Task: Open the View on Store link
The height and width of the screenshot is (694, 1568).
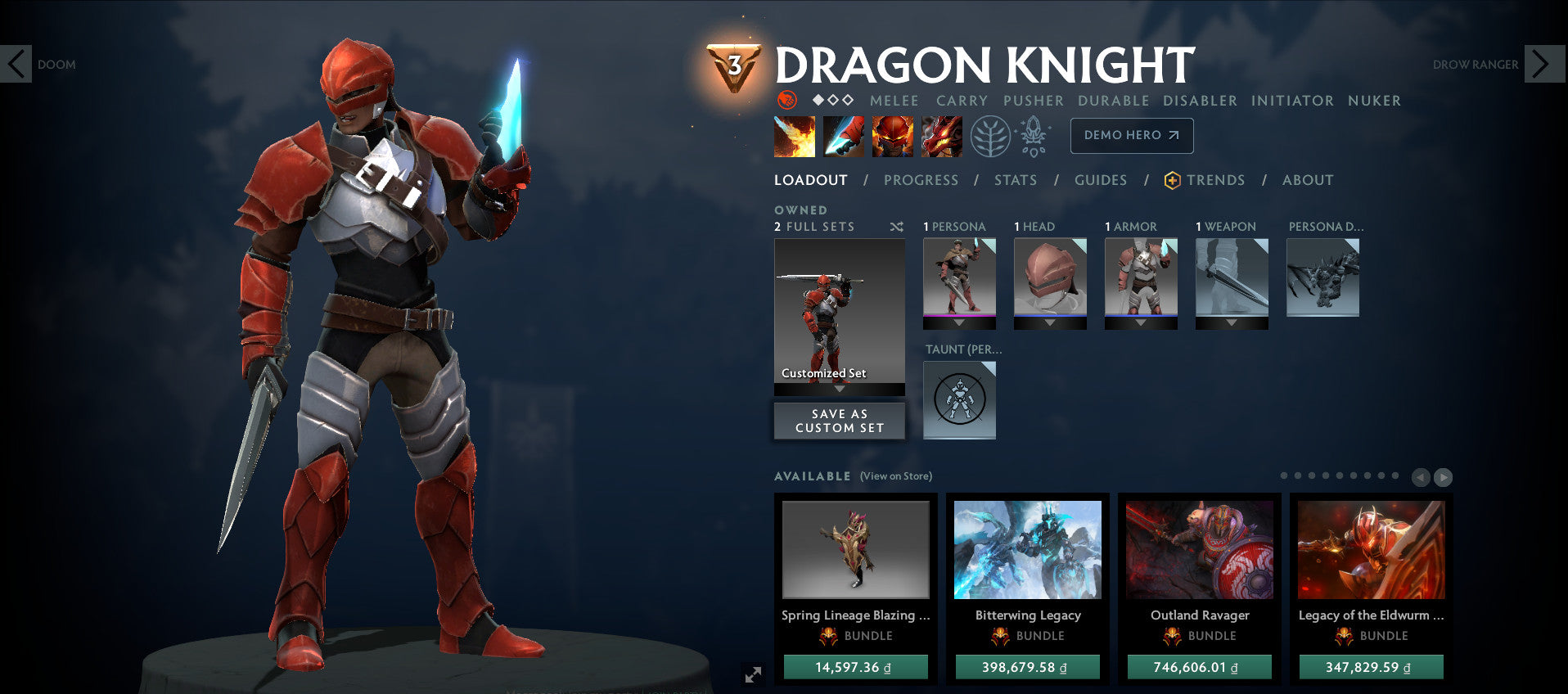Action: click(896, 475)
